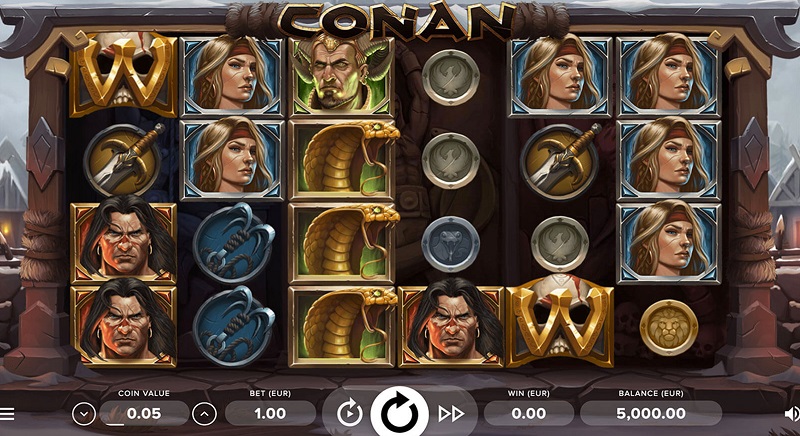The height and width of the screenshot is (436, 800).
Task: Open the hamburger game menu
Action: click(x=7, y=412)
